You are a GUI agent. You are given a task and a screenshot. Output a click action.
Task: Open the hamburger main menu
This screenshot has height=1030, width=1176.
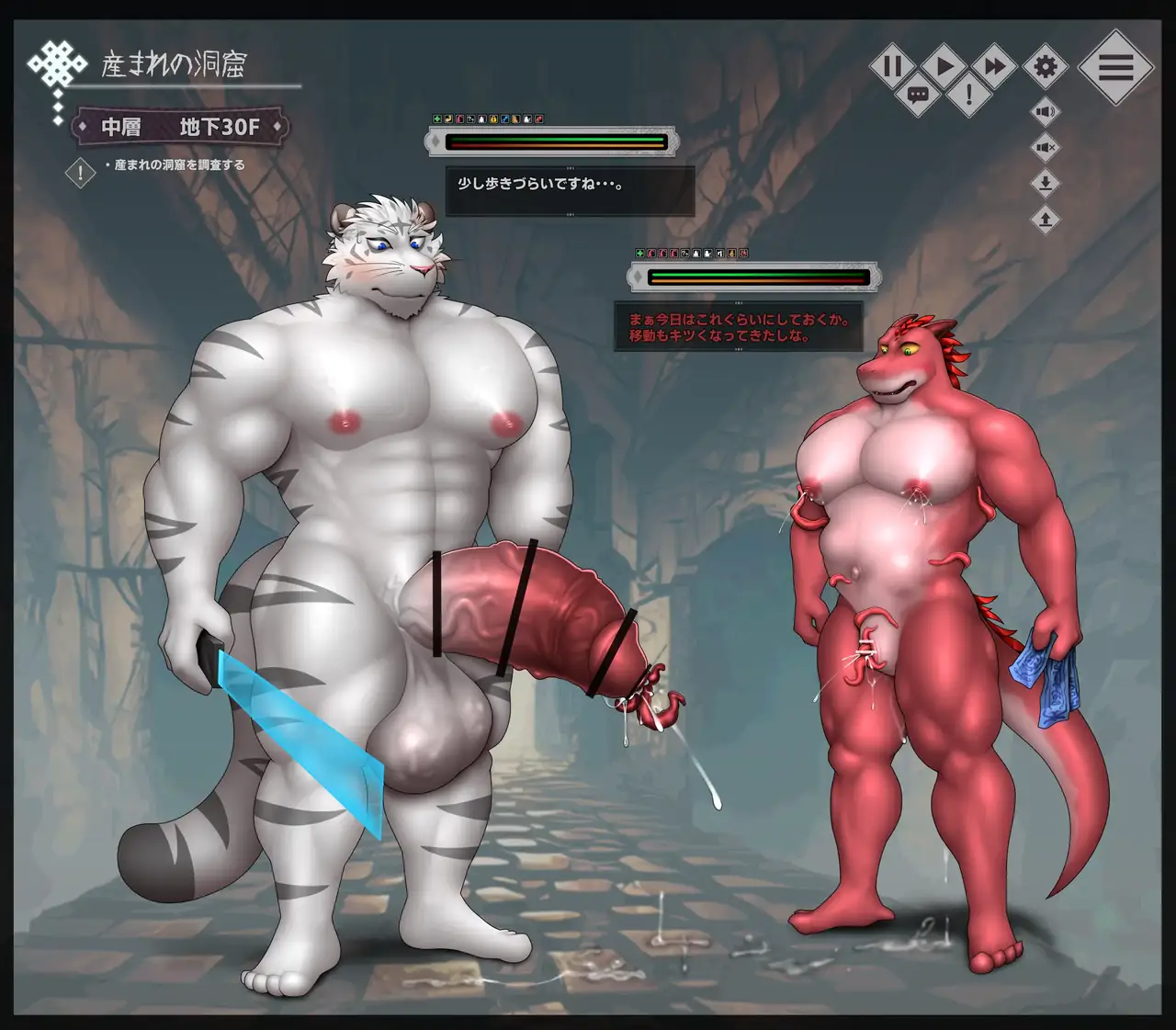tap(1115, 66)
